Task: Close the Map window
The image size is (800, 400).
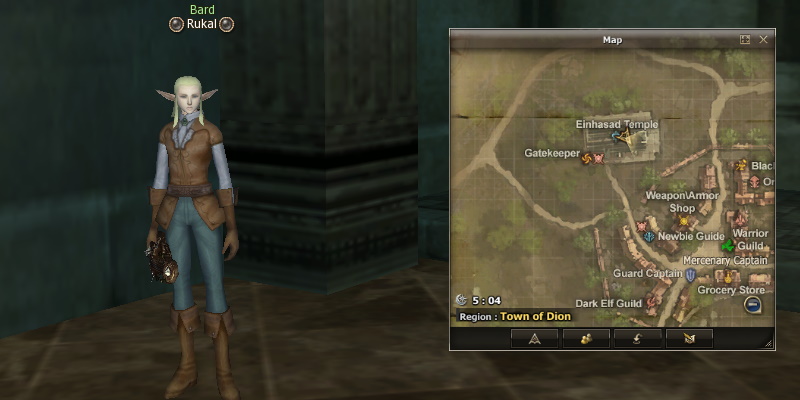Action: pyautogui.click(x=764, y=40)
